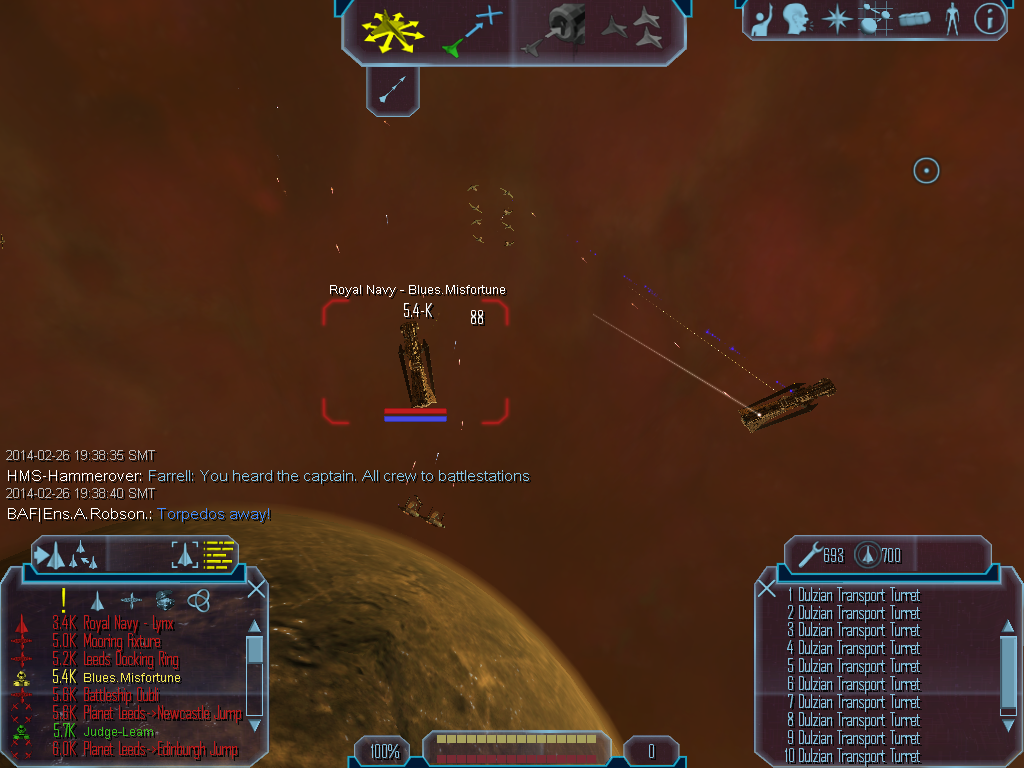Image resolution: width=1024 pixels, height=768 pixels.
Task: Target Leeds Docking Ring in contact list
Action: point(130,660)
